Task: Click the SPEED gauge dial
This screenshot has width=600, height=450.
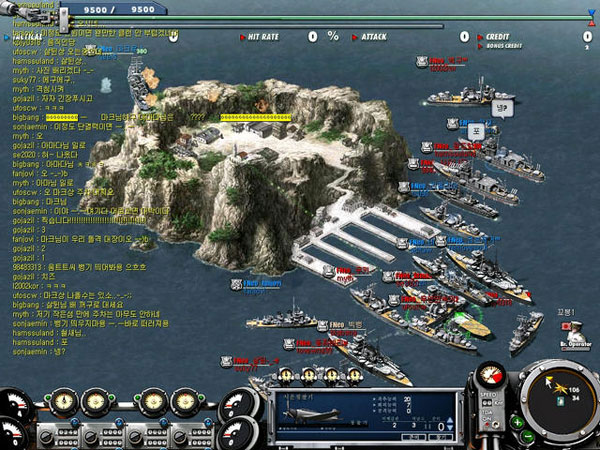Action: [491, 377]
